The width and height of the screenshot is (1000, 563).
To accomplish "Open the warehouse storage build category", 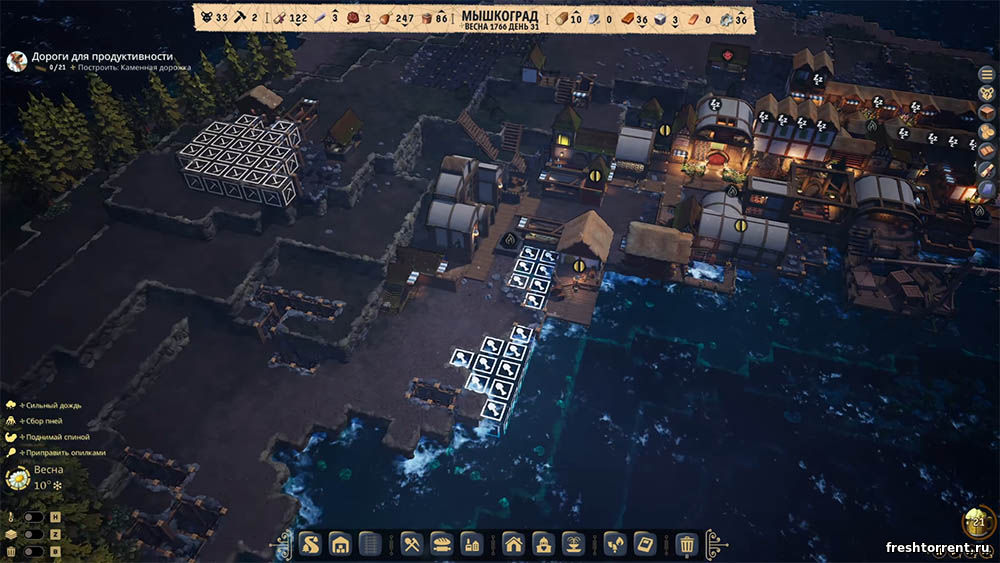I will pos(340,544).
